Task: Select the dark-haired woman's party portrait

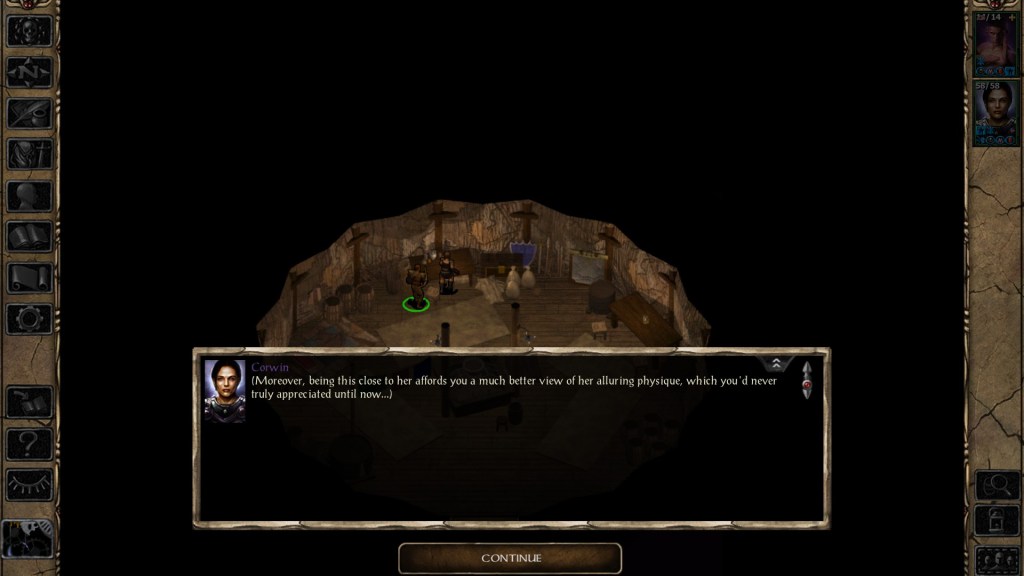Action: click(x=995, y=113)
